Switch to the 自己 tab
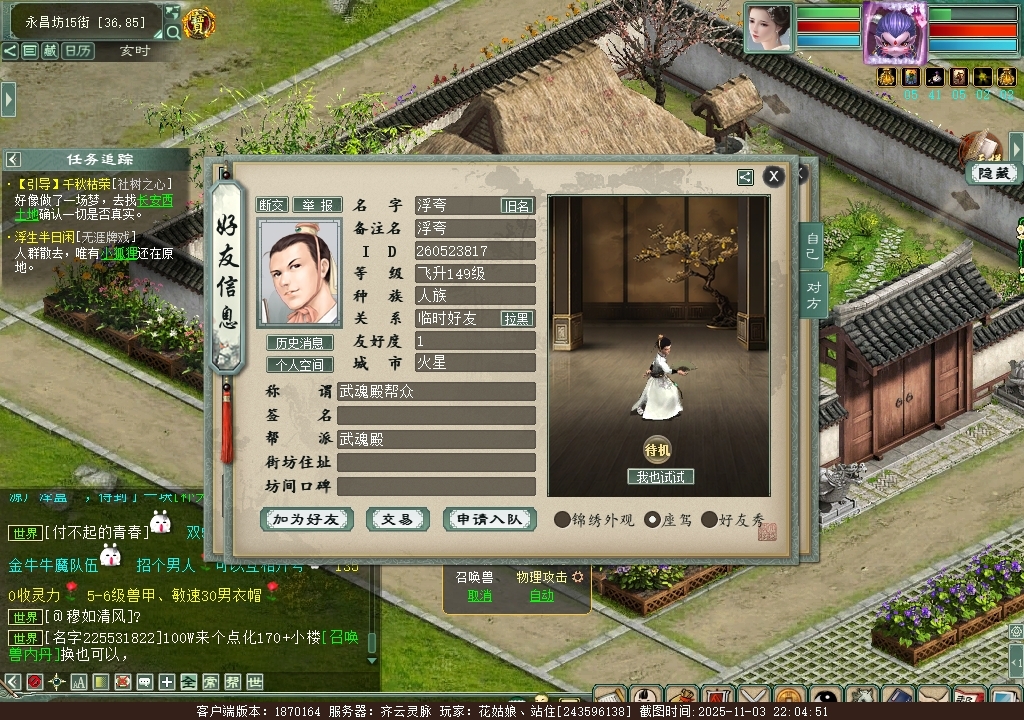The width and height of the screenshot is (1024, 720). click(812, 247)
